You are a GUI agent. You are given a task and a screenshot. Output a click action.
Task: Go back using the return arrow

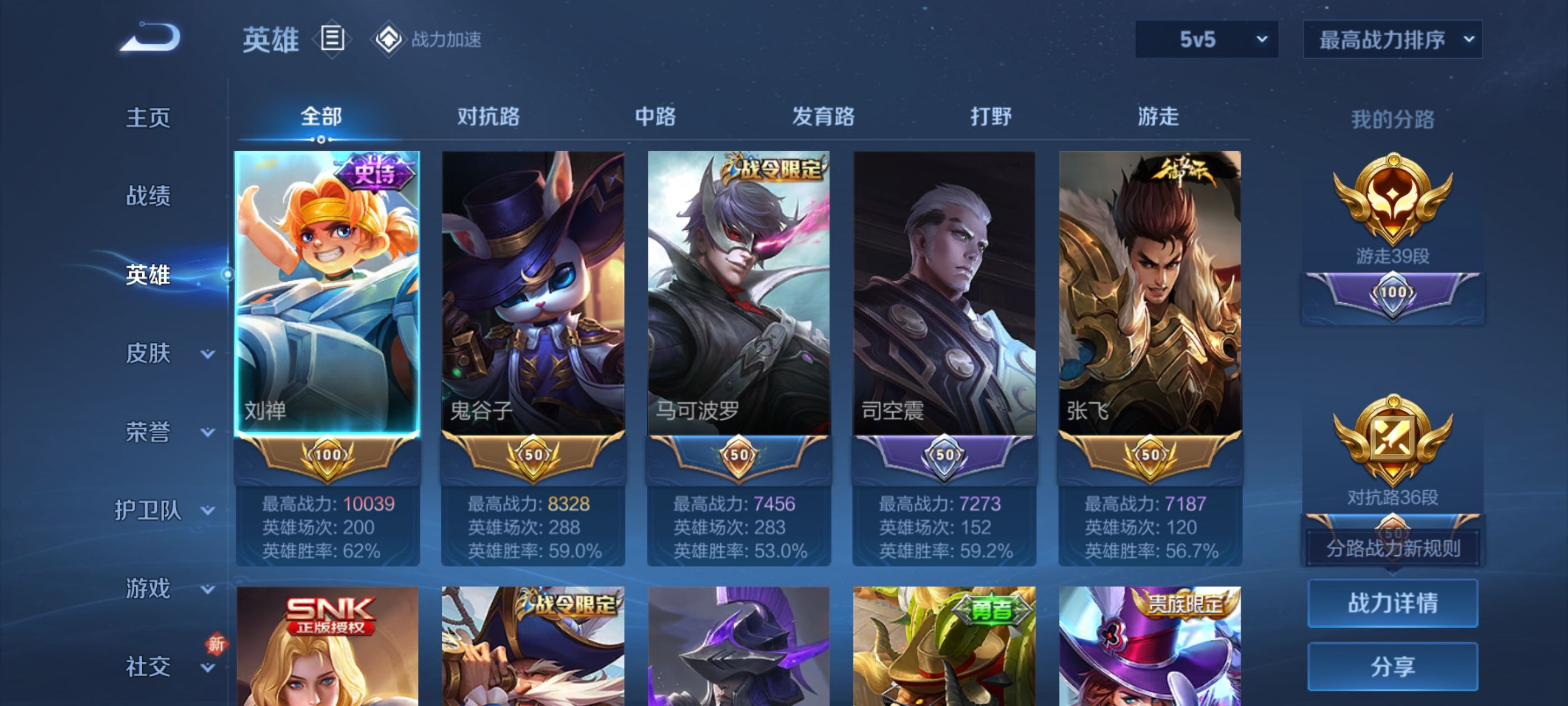pos(150,38)
